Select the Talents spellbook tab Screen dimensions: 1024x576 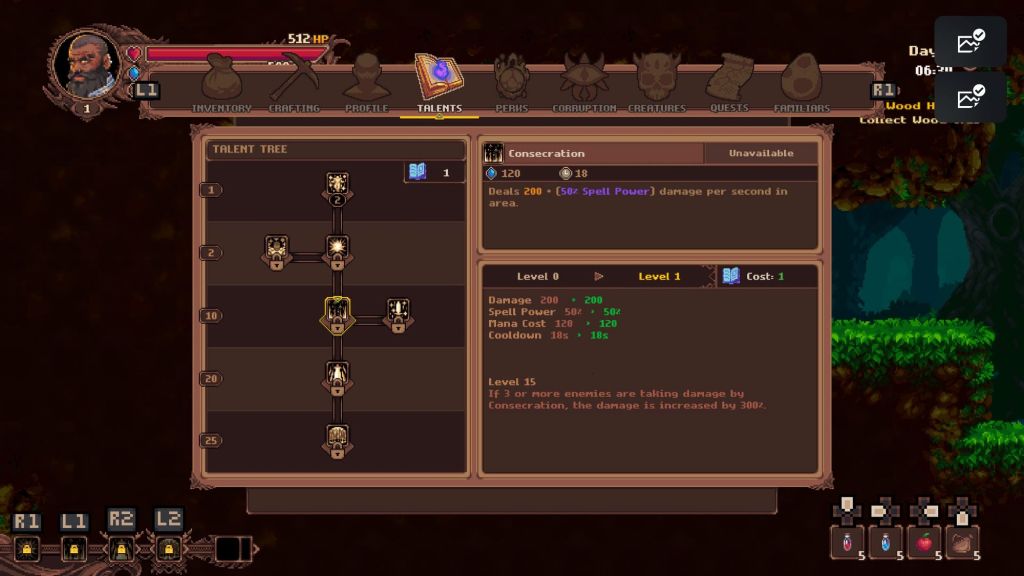439,80
